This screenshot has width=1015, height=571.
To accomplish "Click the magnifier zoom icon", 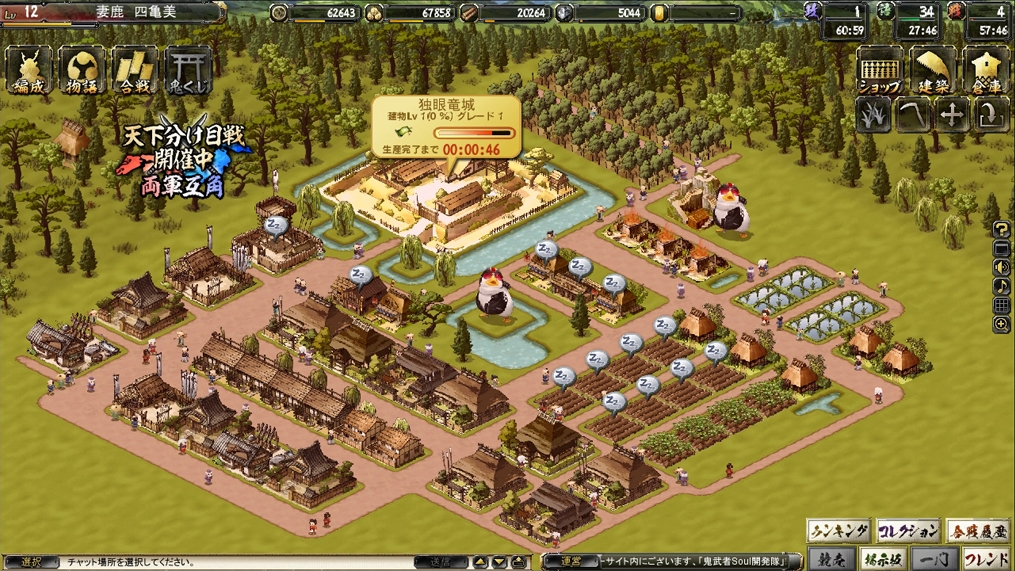I will click(x=1001, y=325).
